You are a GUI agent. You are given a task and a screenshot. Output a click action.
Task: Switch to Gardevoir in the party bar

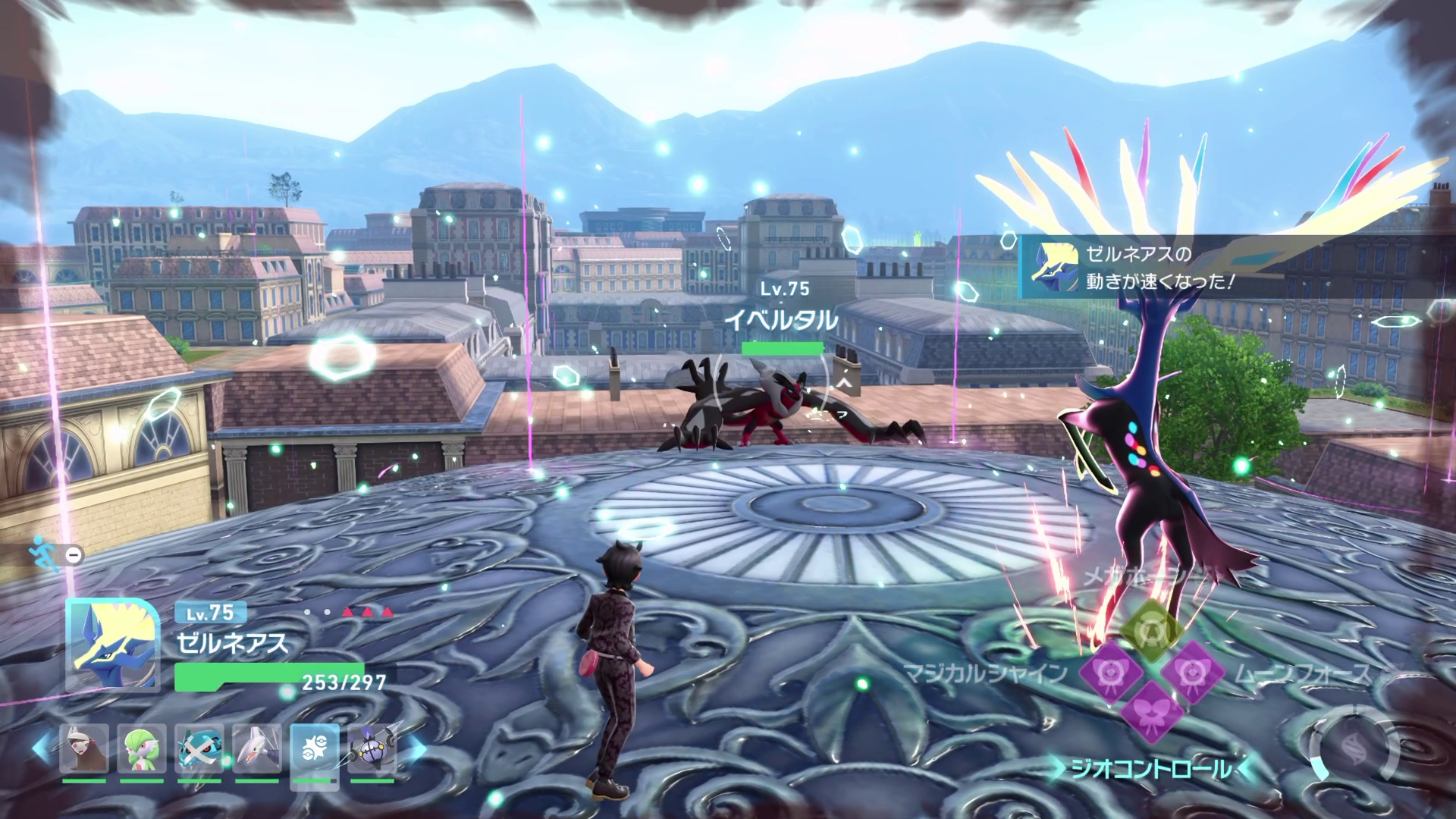click(142, 748)
